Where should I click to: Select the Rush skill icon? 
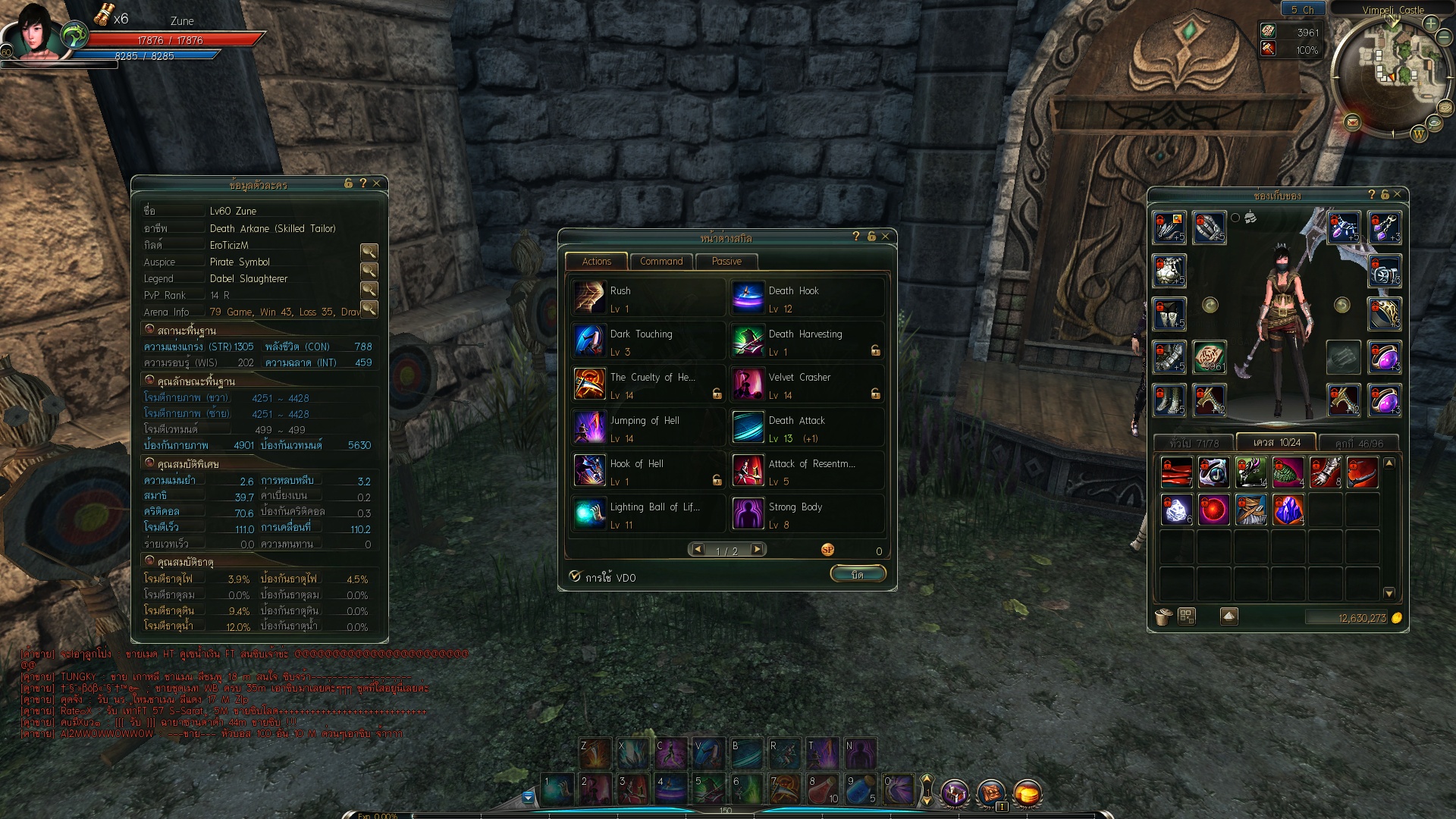tap(589, 298)
